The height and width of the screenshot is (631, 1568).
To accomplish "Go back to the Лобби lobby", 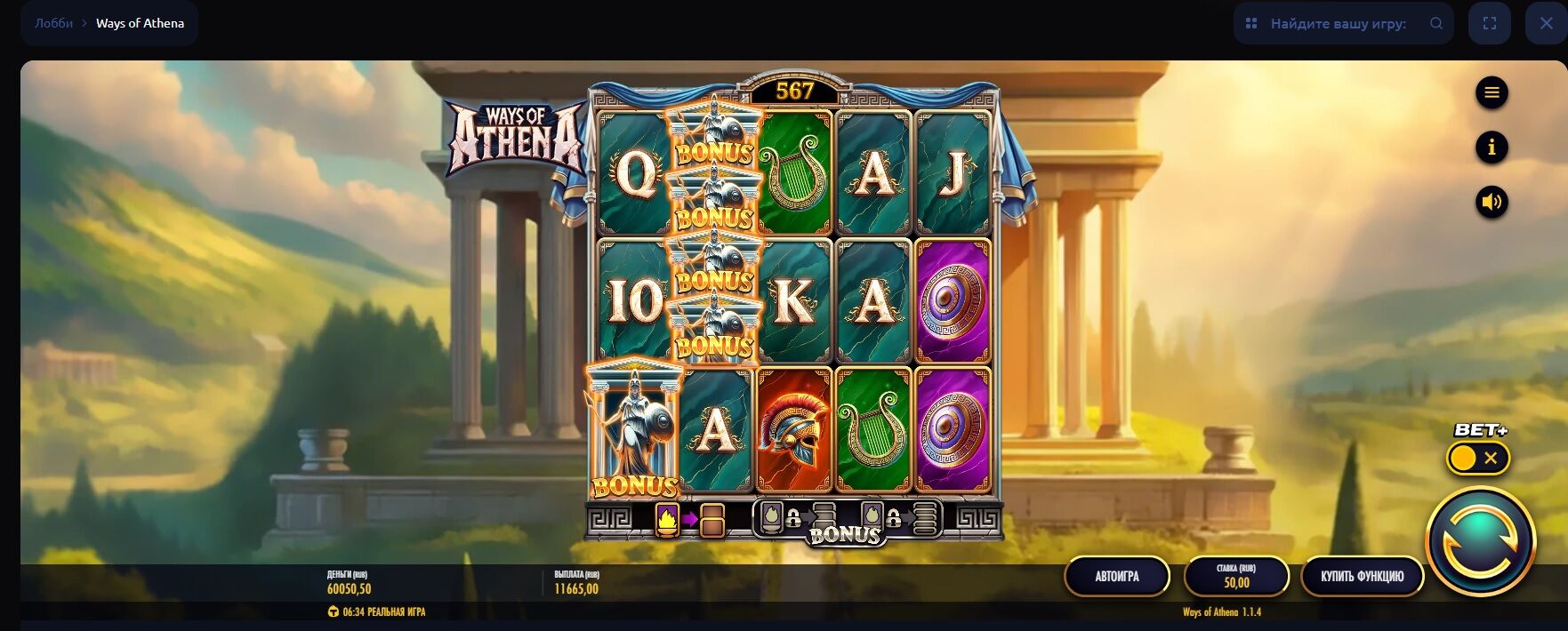I will tap(53, 23).
